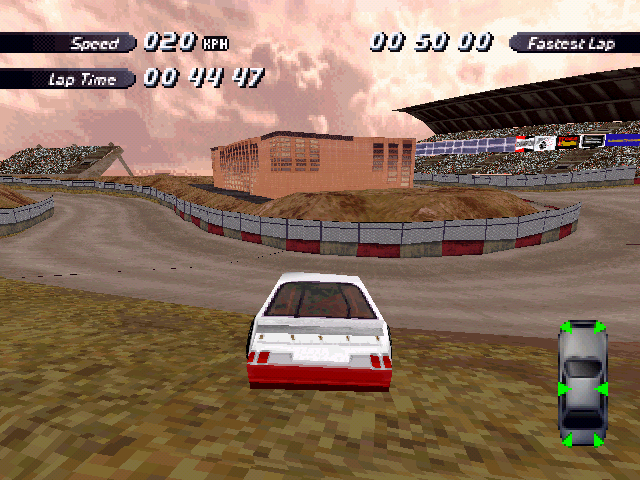This screenshot has height=480, width=640.
Task: Click the car damage indicator icon
Action: click(x=582, y=384)
